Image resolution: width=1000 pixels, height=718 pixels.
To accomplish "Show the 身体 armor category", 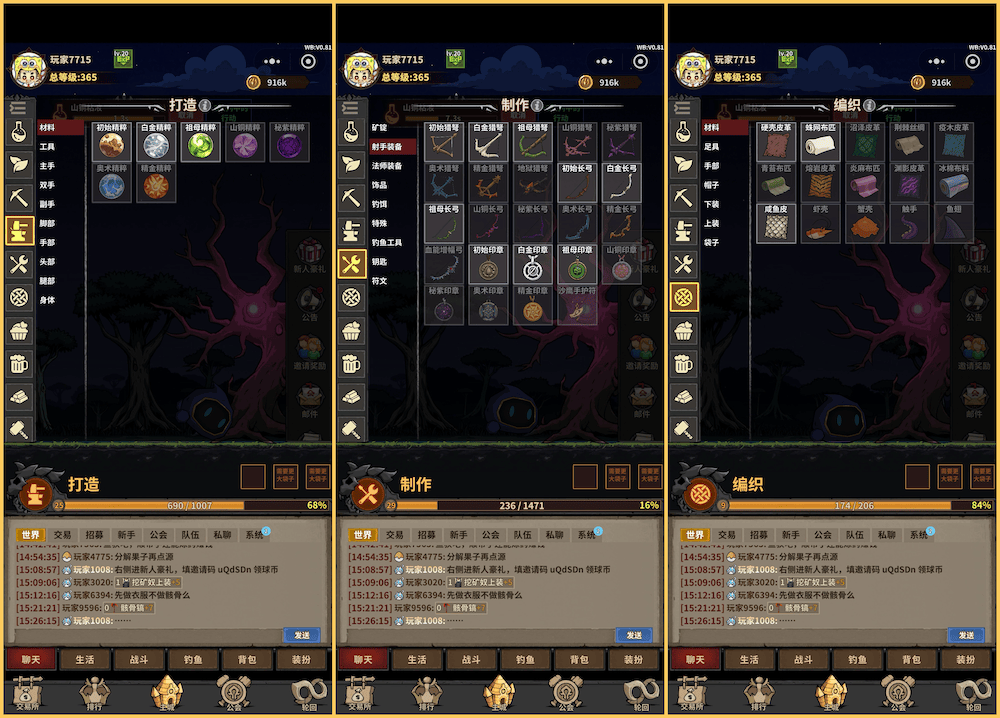I will click(47, 300).
